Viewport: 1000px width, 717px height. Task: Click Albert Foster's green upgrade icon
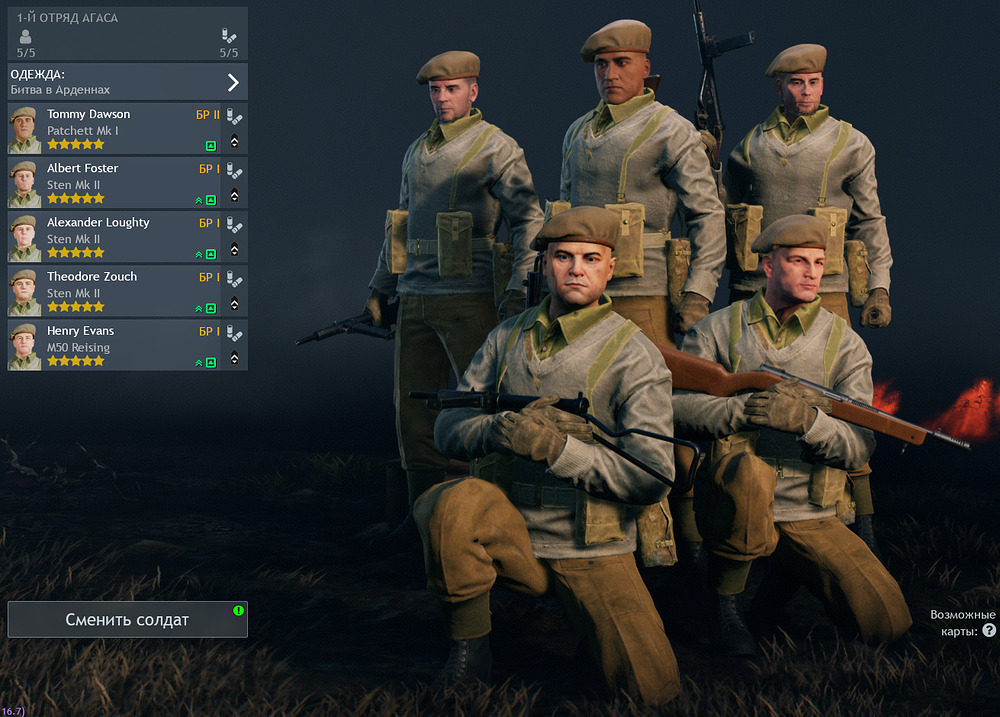coord(210,200)
